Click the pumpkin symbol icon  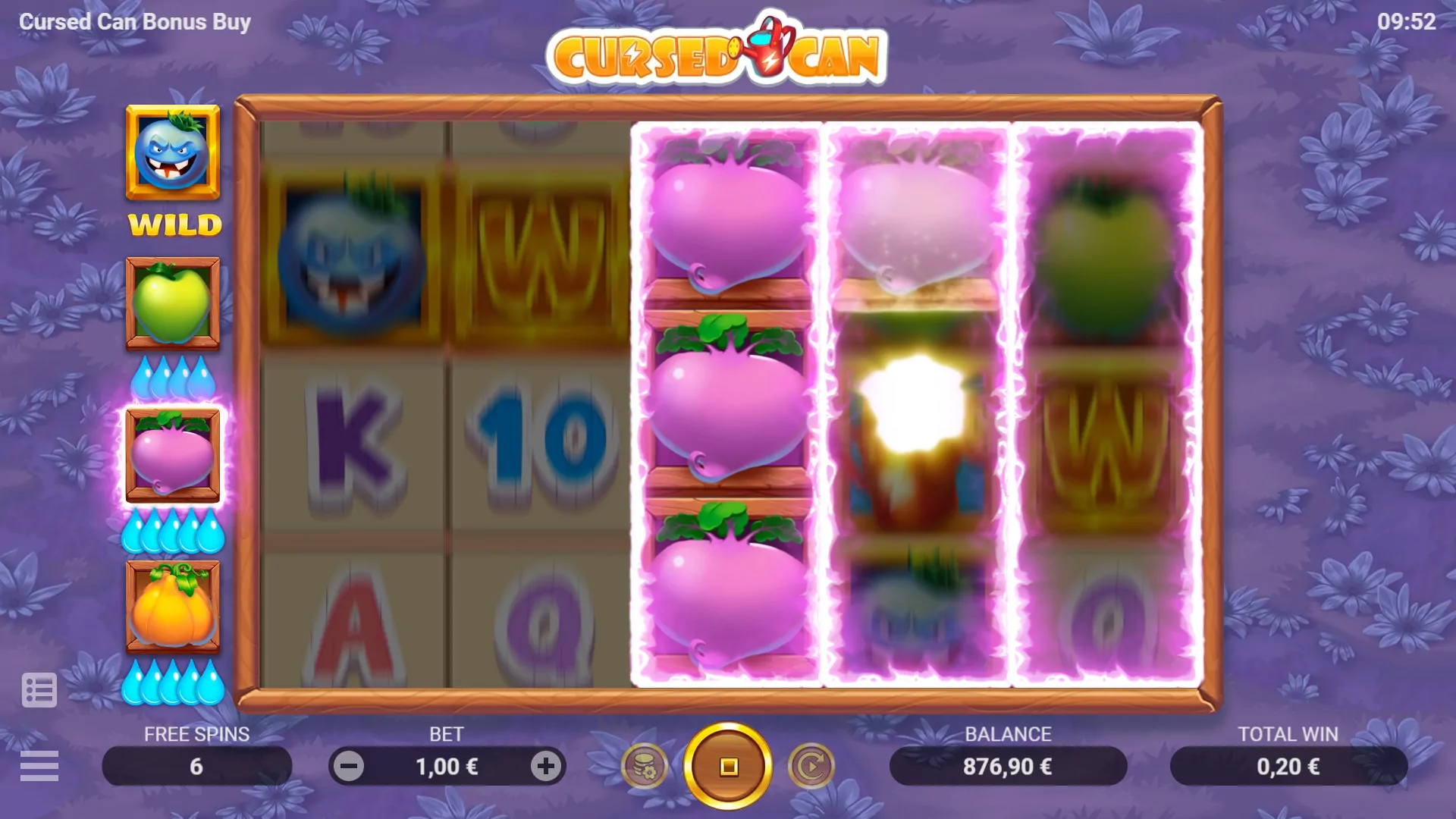click(x=172, y=607)
